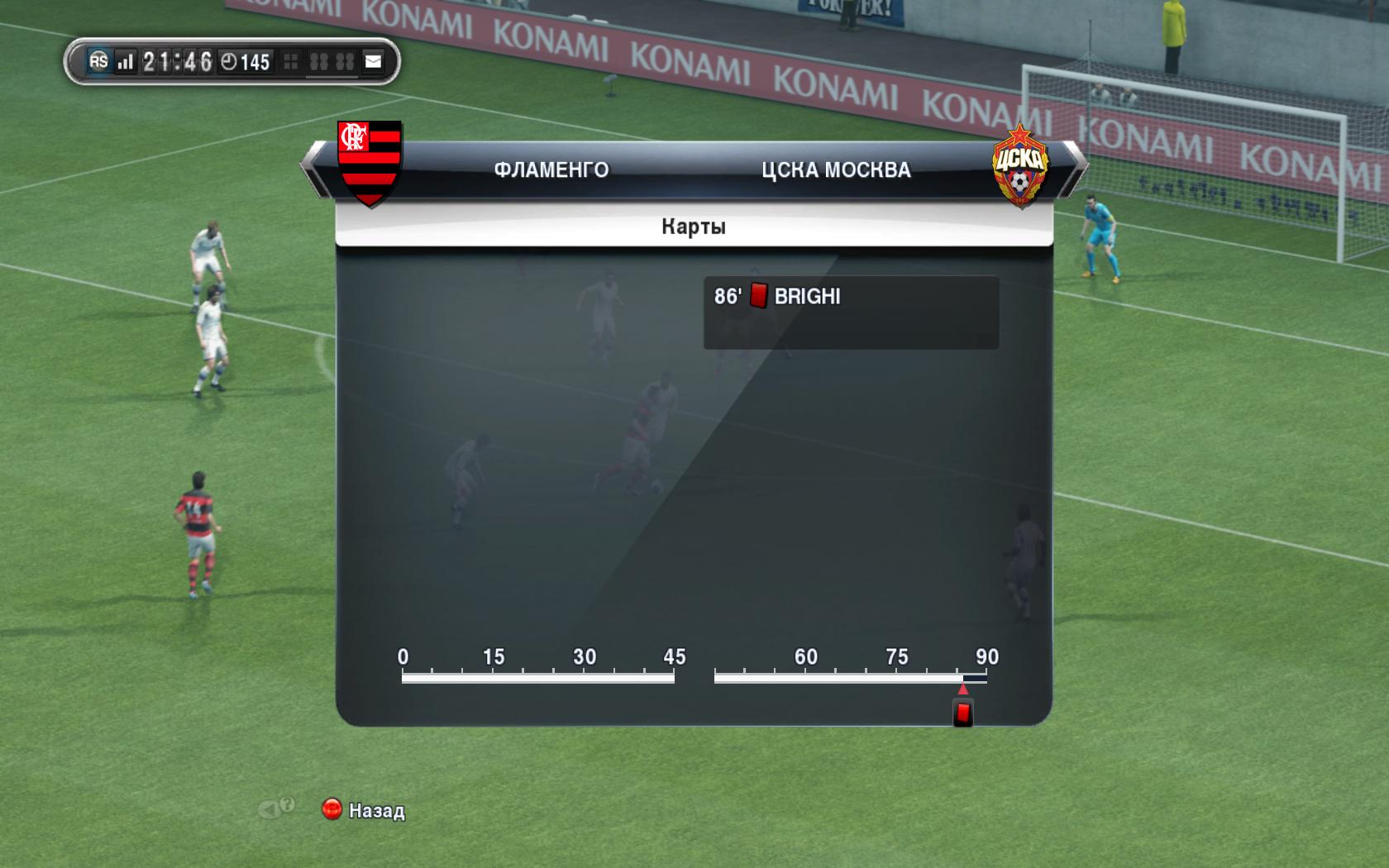This screenshot has height=868, width=1389.
Task: Open the envelope icon in the overlay
Action: coord(374,61)
